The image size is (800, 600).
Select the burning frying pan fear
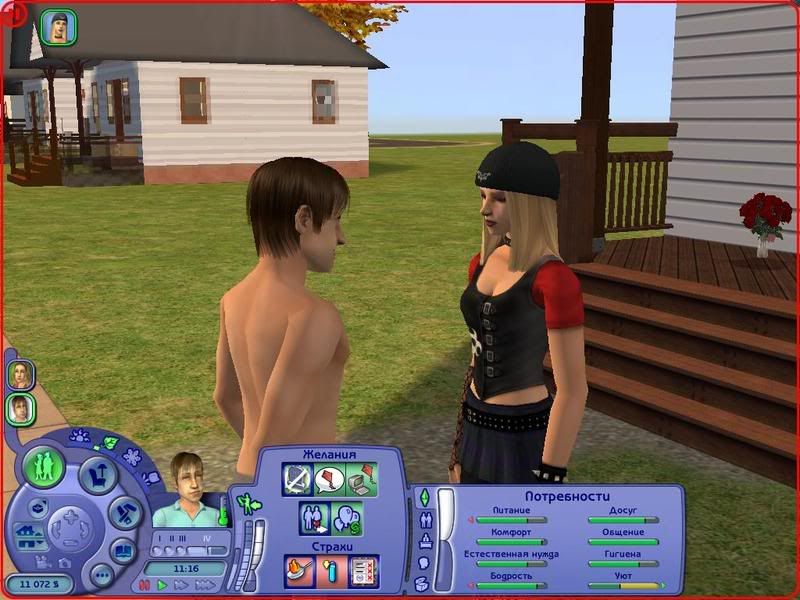point(299,570)
